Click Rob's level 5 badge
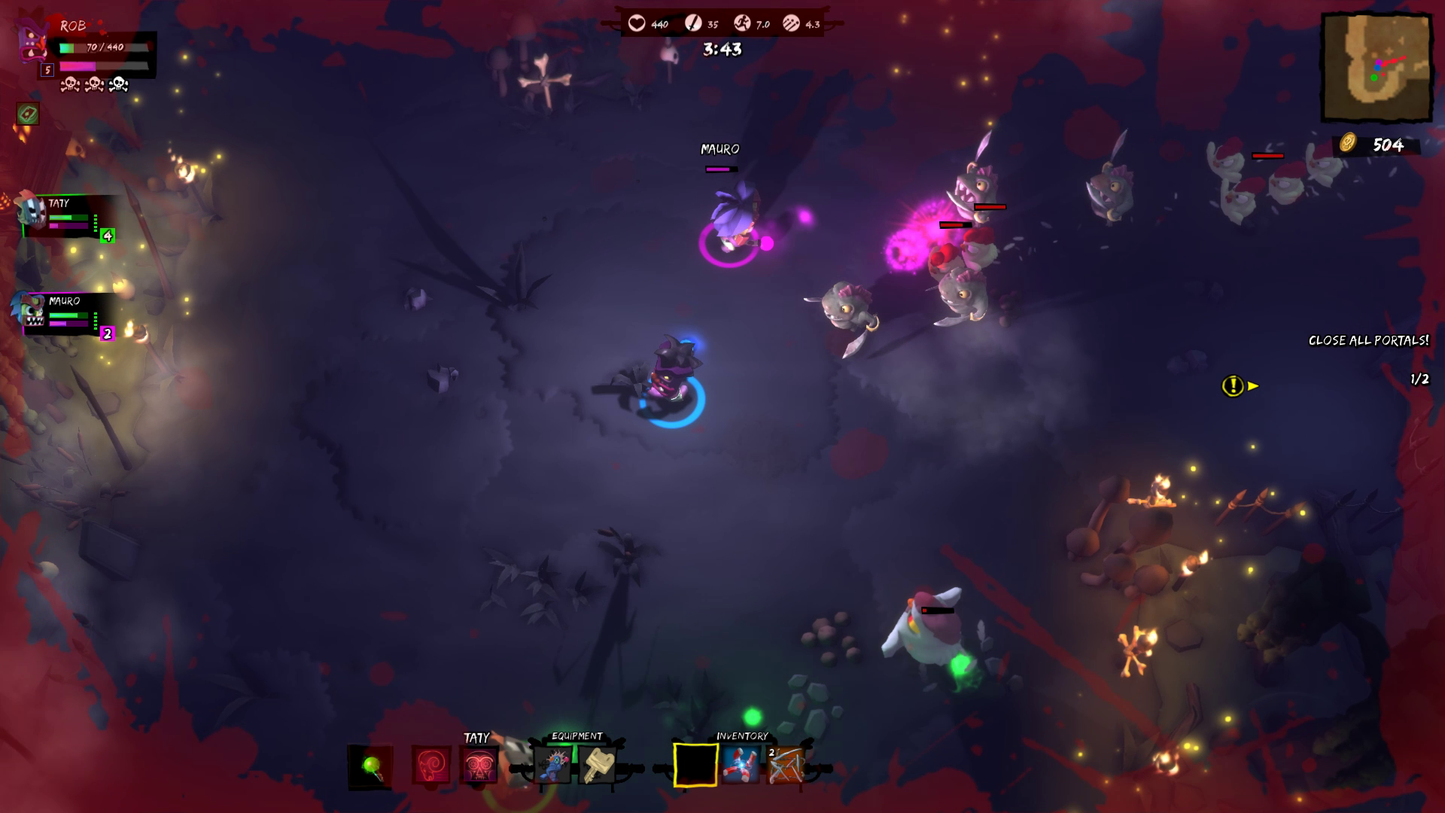1445x813 pixels. [x=47, y=68]
